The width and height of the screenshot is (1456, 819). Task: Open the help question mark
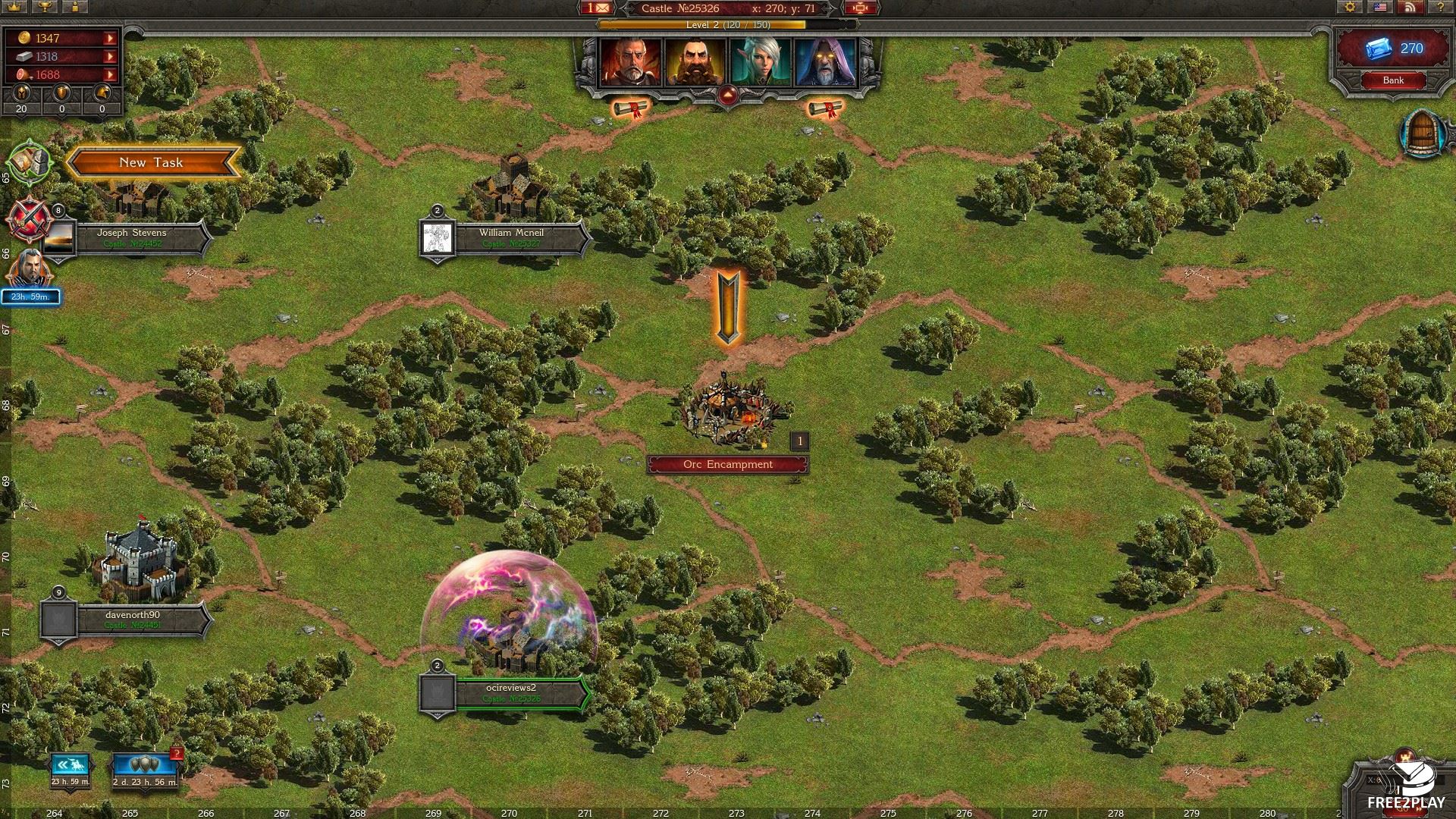click(1440, 7)
